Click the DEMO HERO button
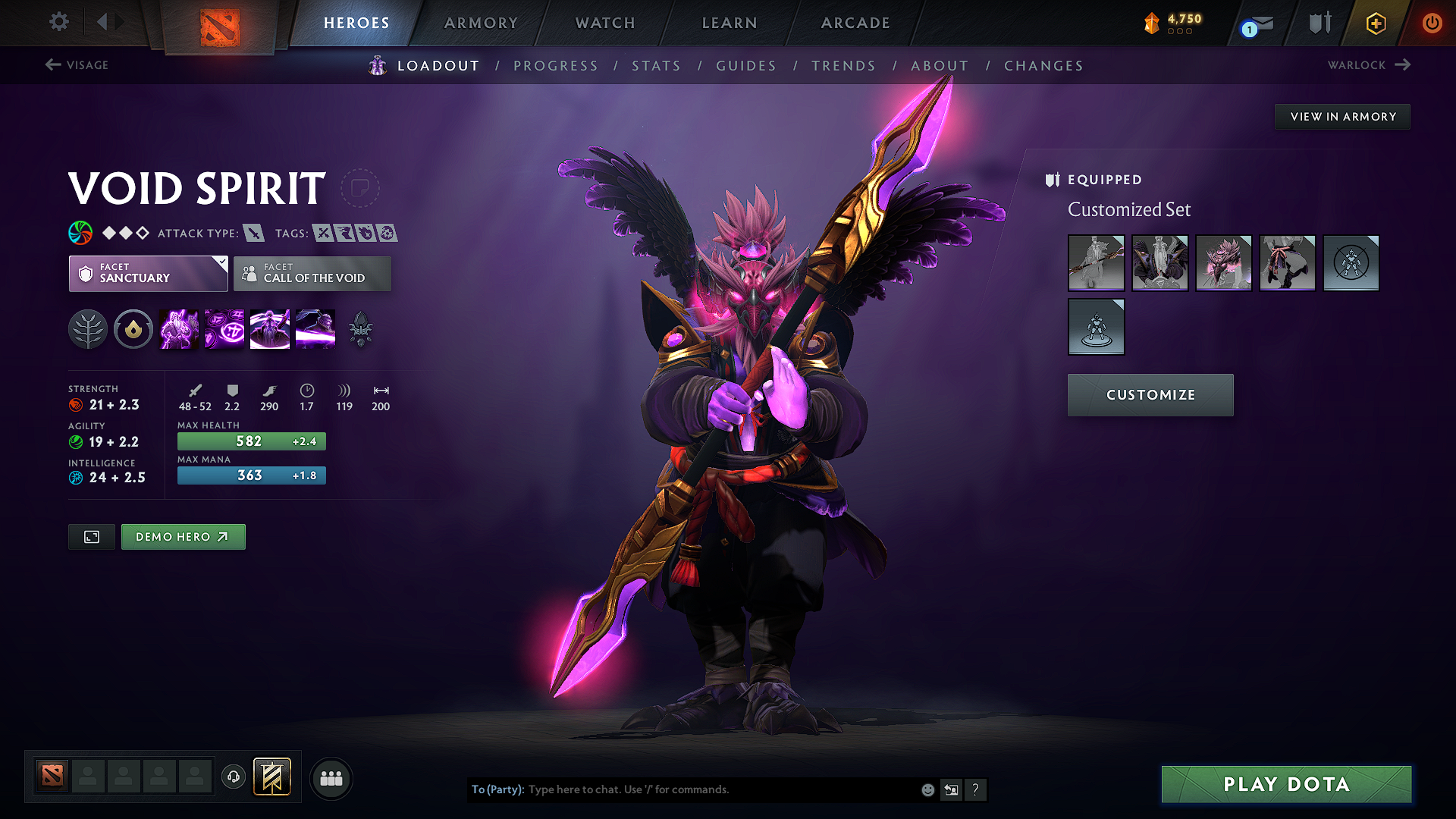The height and width of the screenshot is (819, 1456). click(x=183, y=536)
